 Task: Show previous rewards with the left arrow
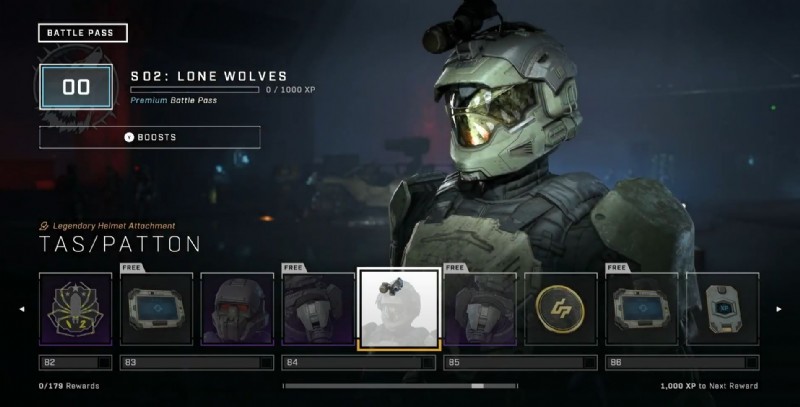click(22, 309)
